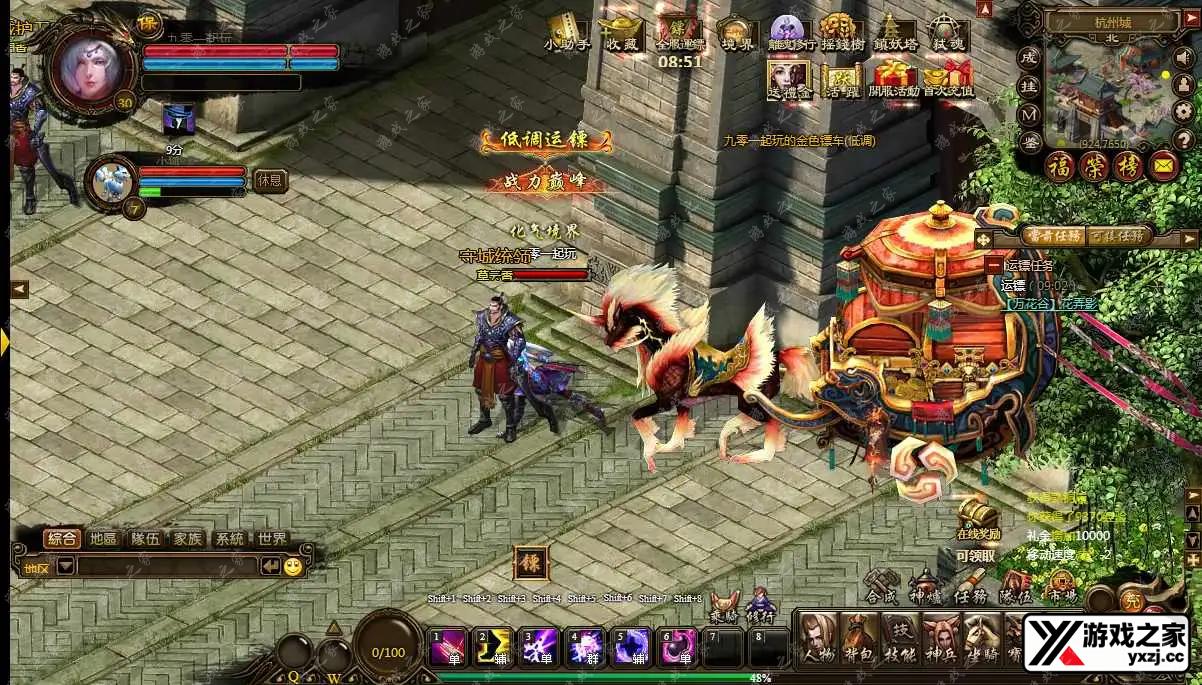Activate the skill in hotbar slot 4

[585, 648]
